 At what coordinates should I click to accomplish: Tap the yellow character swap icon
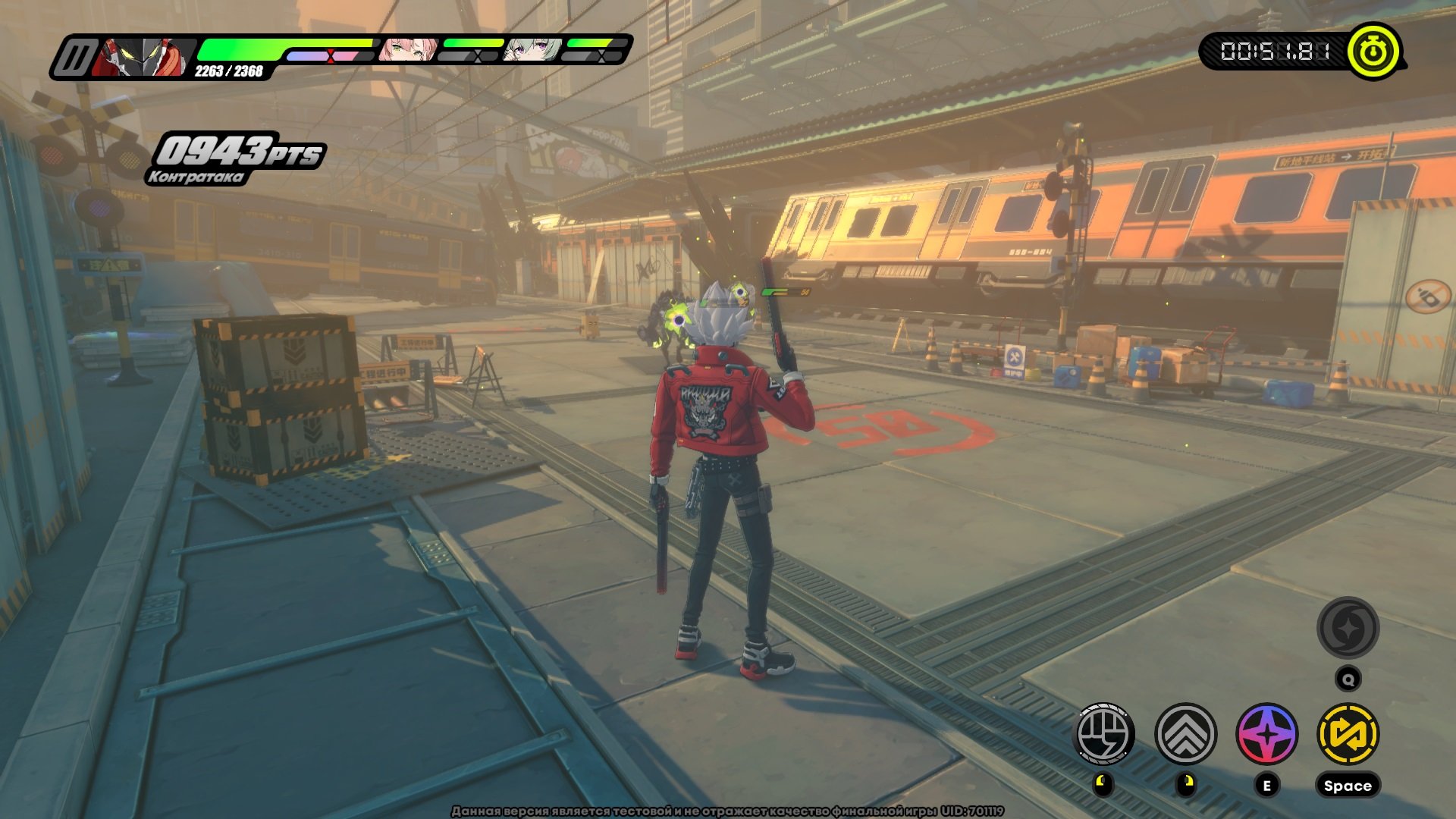pyautogui.click(x=1348, y=733)
